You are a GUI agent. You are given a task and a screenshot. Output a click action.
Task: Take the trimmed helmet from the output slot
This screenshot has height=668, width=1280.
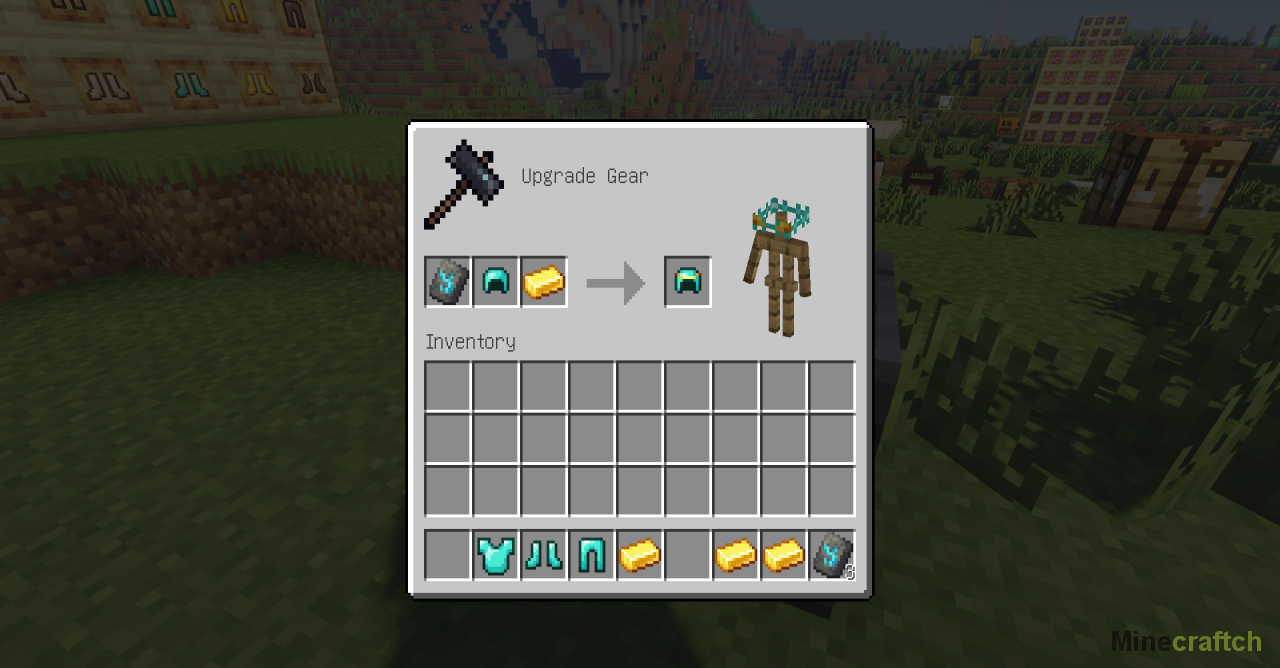[688, 282]
